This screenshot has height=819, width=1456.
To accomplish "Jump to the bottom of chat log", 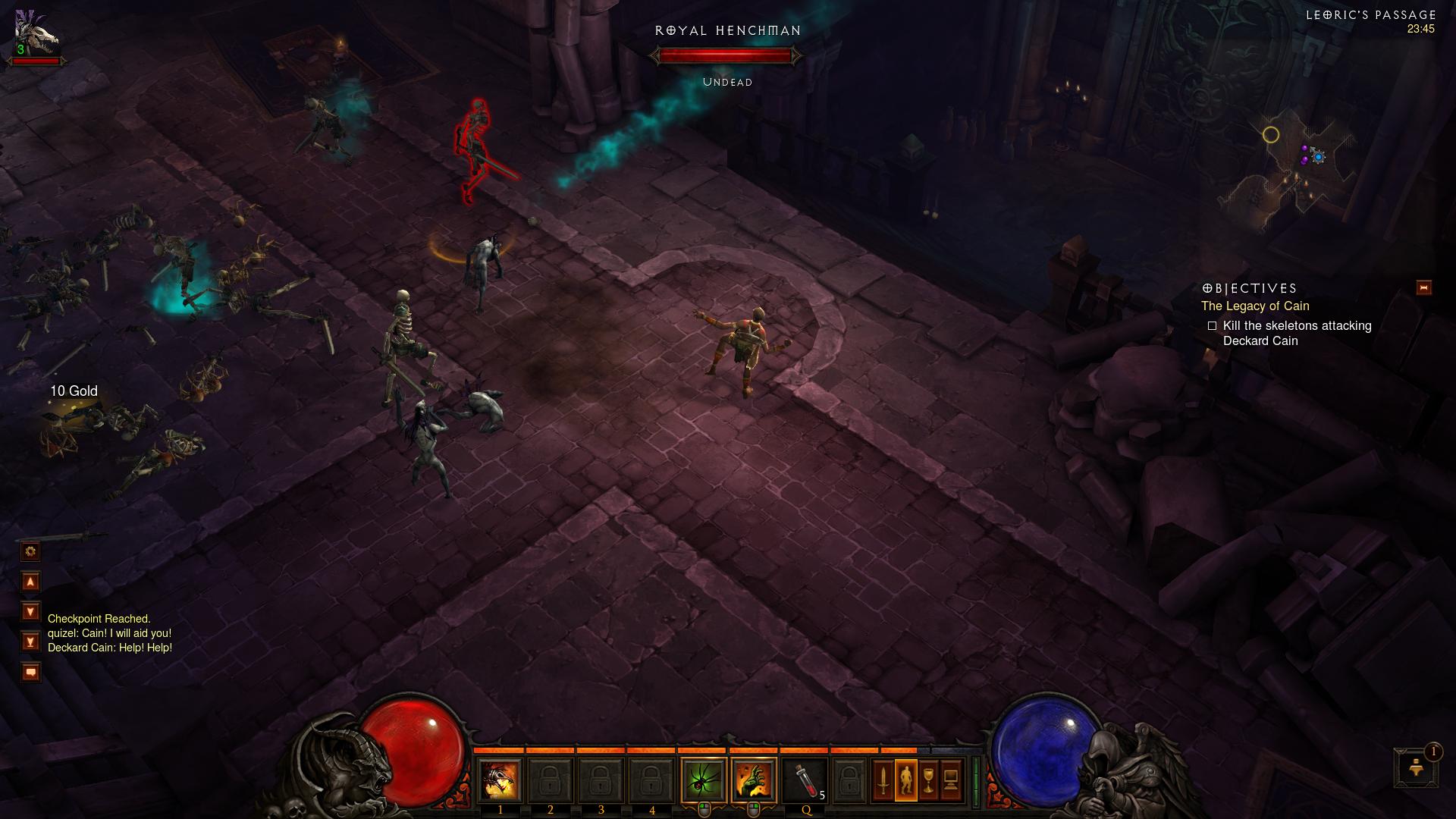I will point(31,642).
